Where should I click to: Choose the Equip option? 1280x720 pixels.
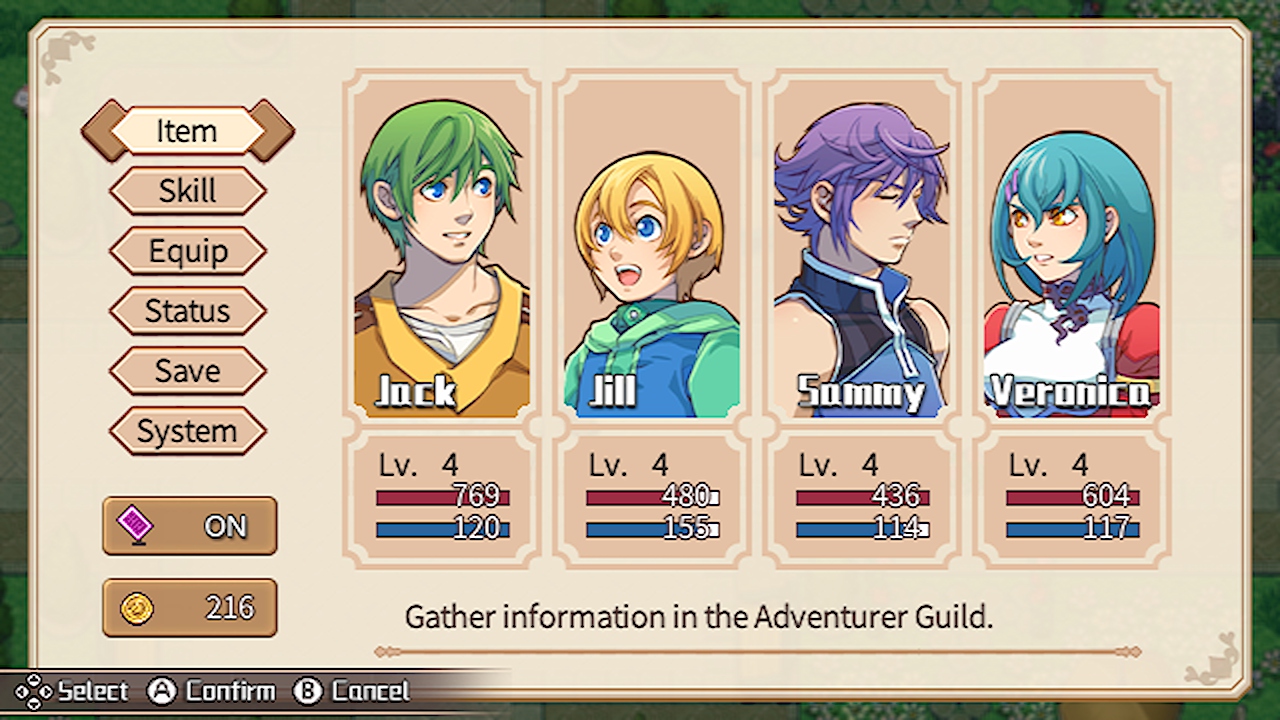tap(187, 251)
